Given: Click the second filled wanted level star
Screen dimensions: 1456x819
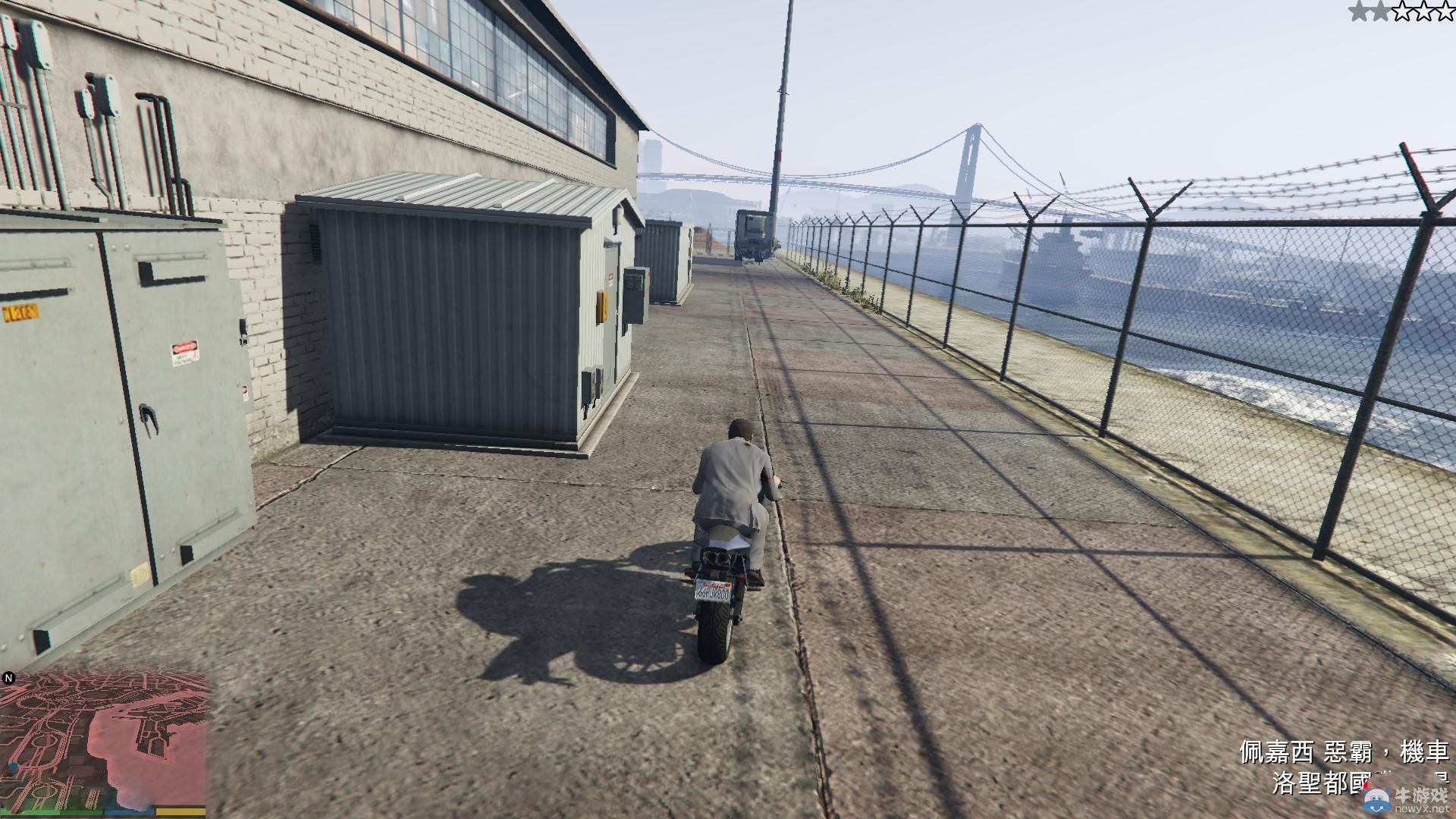Looking at the screenshot, I should 1380,11.
